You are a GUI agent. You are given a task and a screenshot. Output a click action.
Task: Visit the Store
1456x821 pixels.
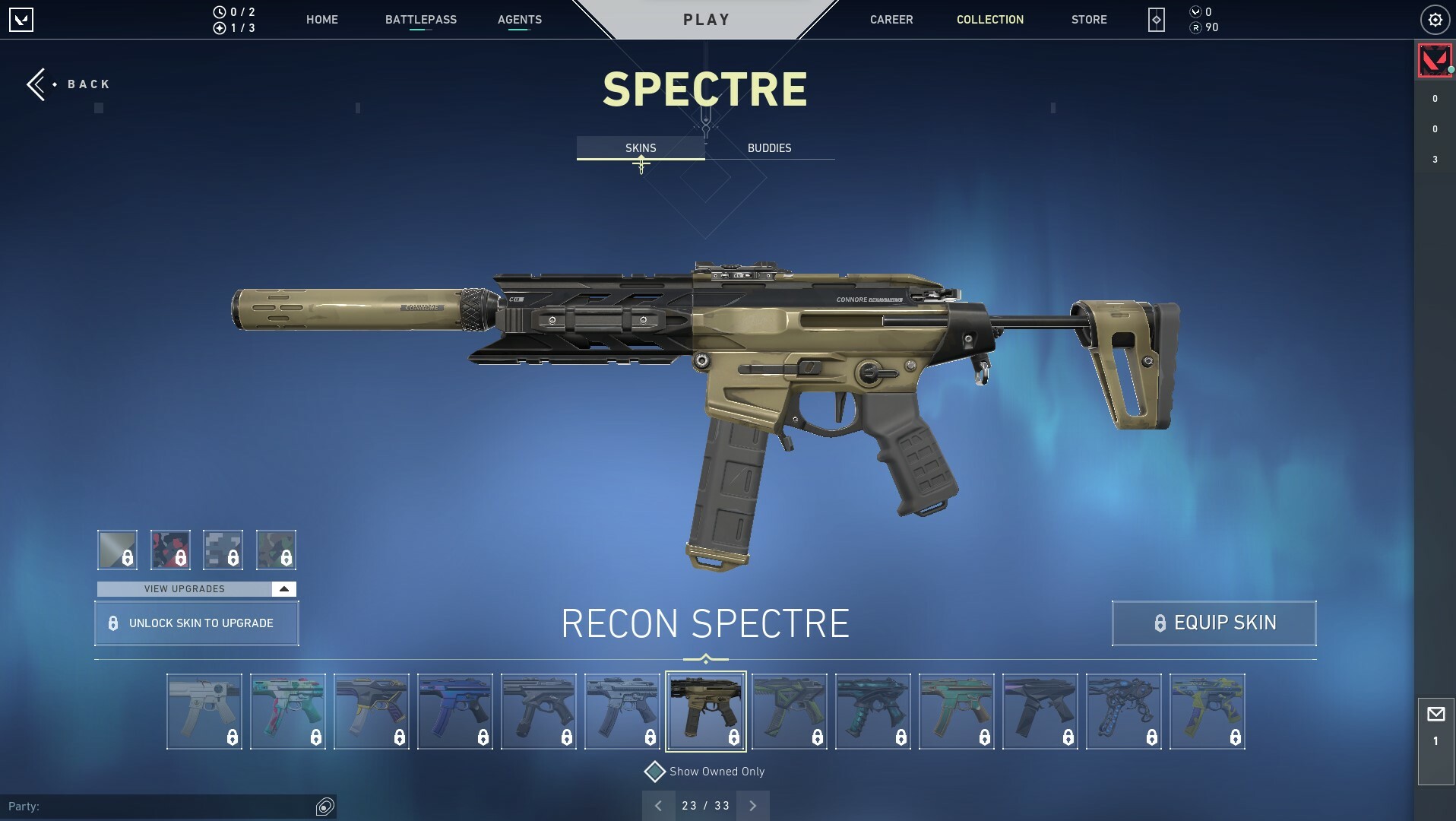(1088, 20)
